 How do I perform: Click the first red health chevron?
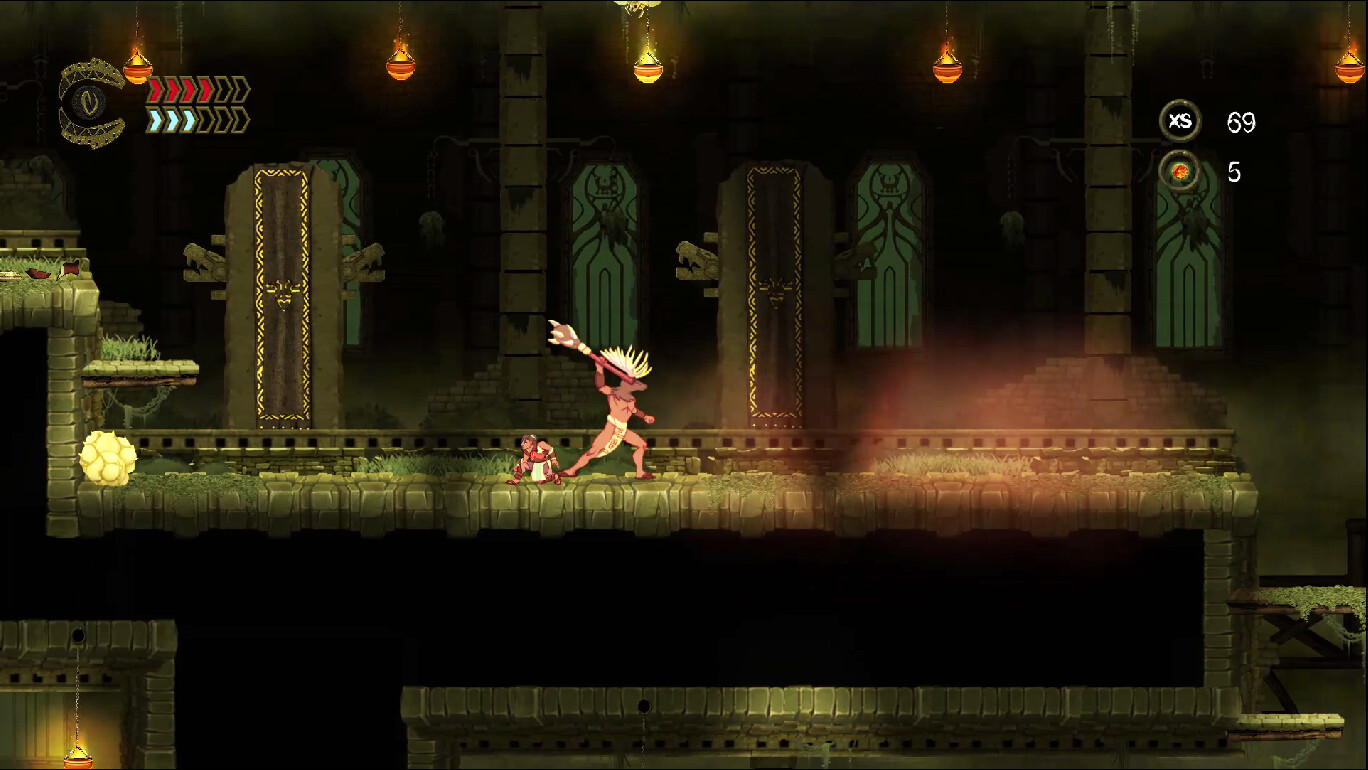coord(155,88)
